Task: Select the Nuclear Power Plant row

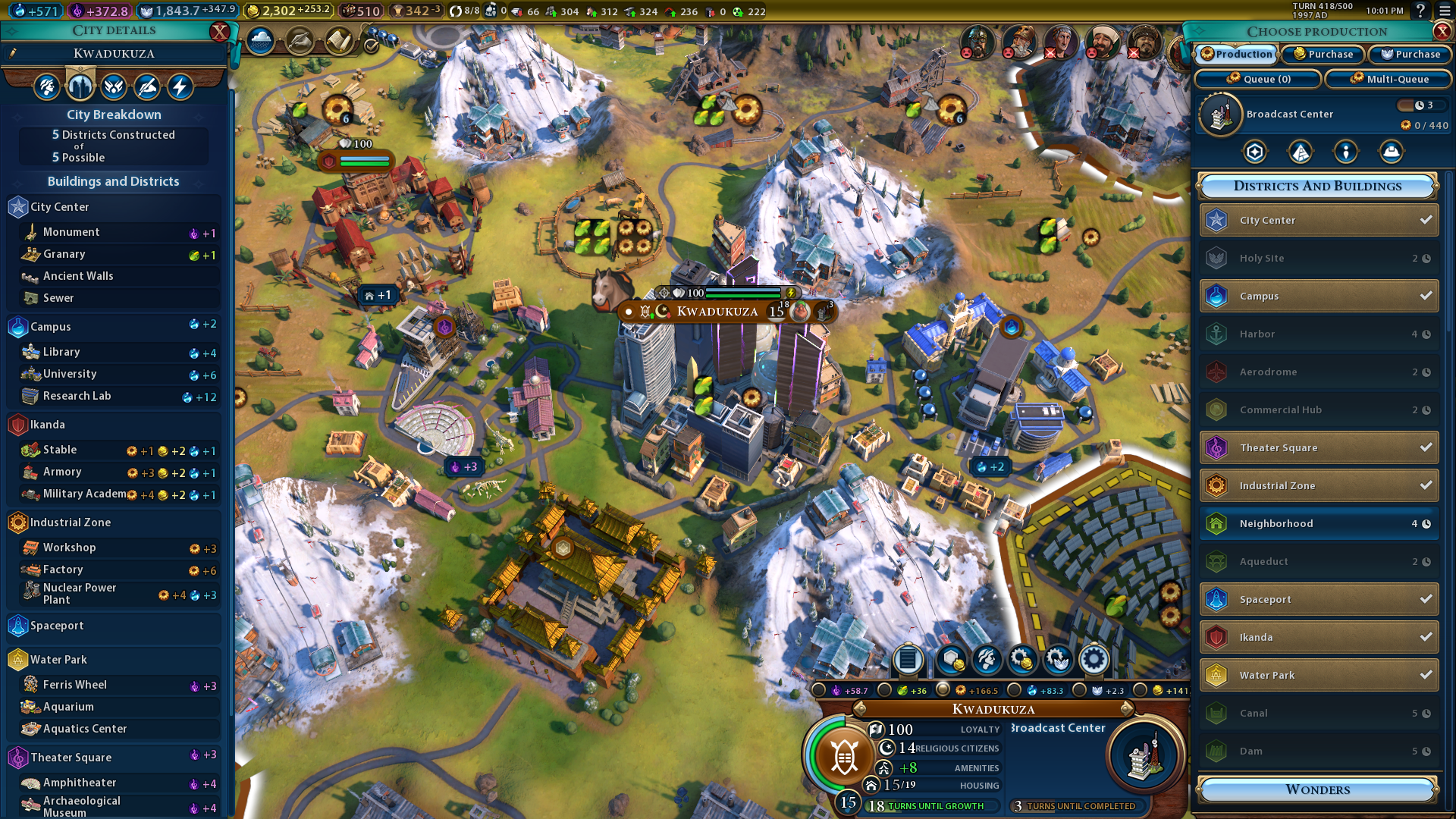Action: [x=114, y=594]
